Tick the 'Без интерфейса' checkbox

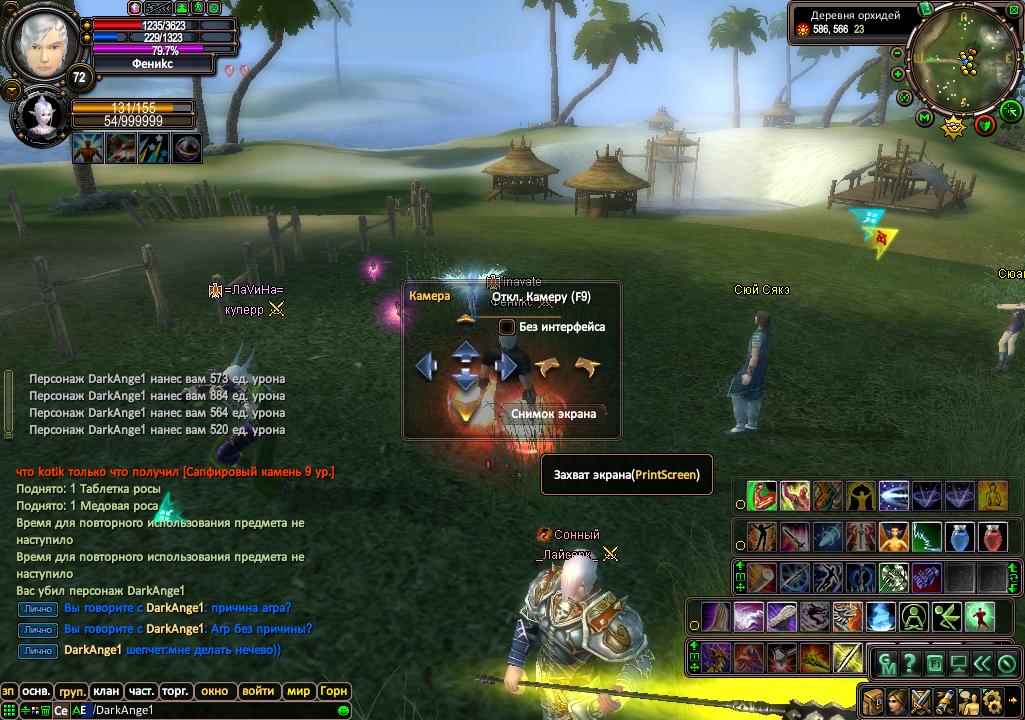click(x=507, y=327)
